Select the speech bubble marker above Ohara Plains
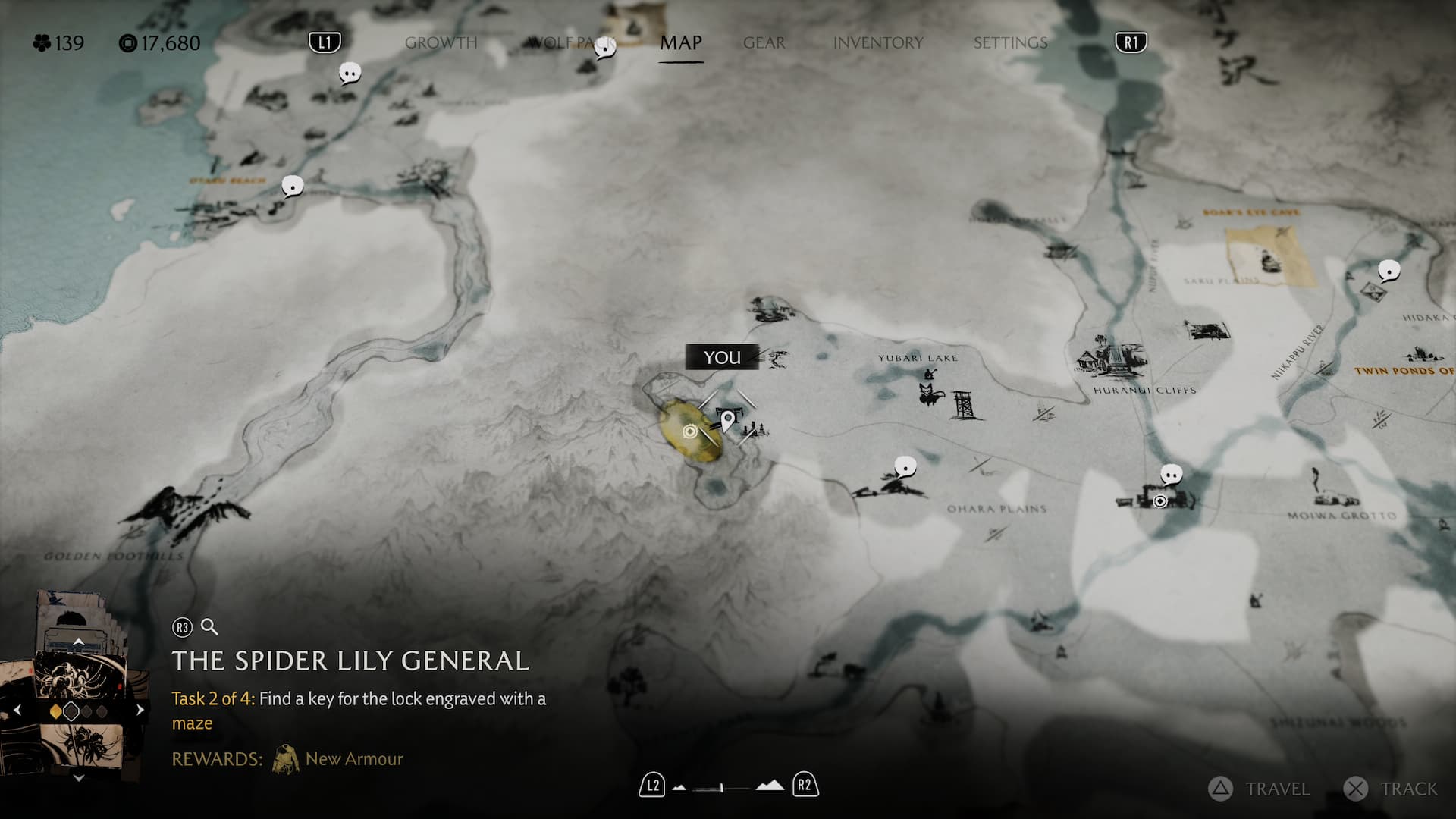 (x=905, y=466)
